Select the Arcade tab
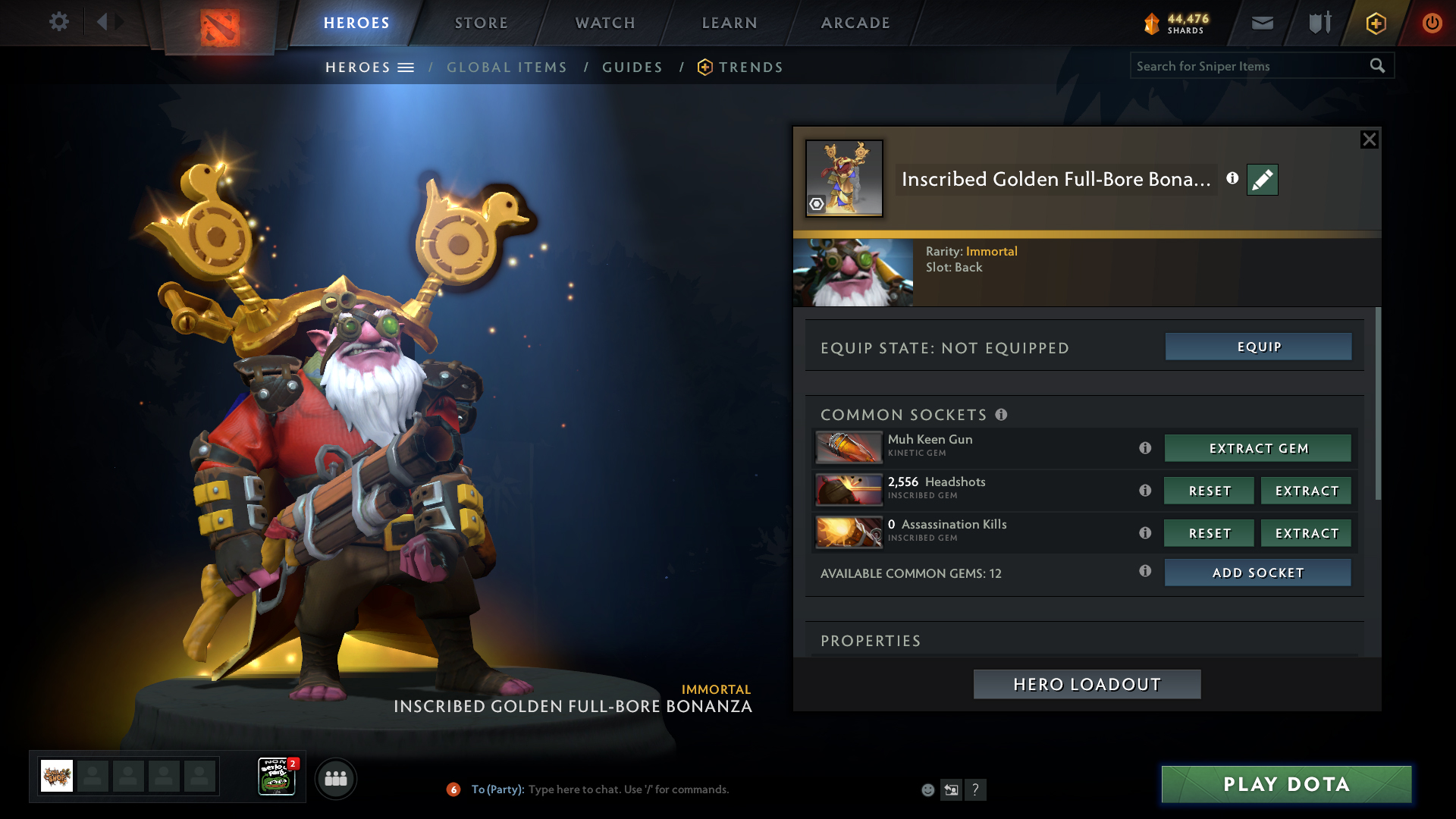This screenshot has height=819, width=1456. 855,23
